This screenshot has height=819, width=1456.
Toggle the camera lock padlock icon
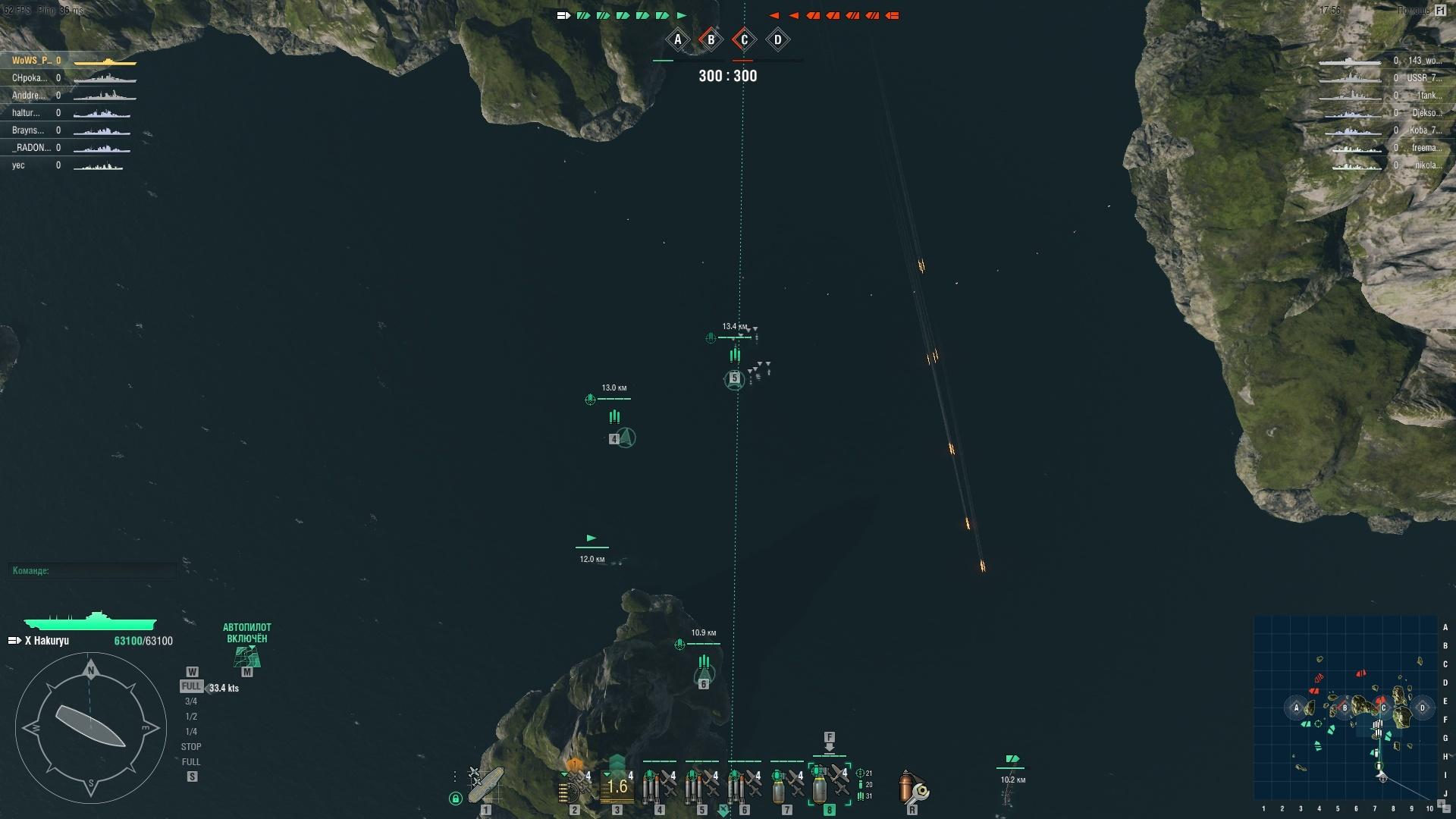(455, 799)
